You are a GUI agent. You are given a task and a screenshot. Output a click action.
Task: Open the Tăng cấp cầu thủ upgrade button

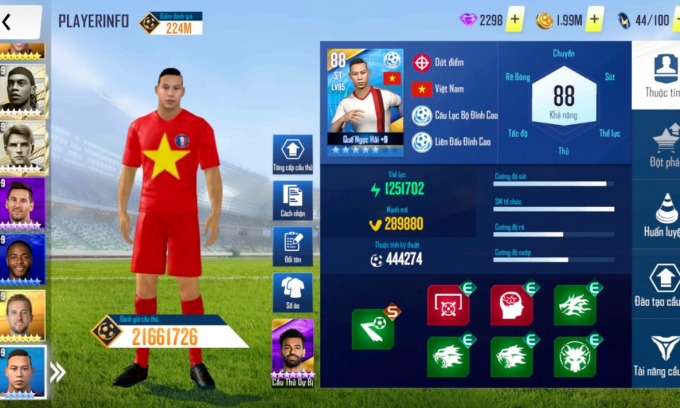[x=292, y=155]
